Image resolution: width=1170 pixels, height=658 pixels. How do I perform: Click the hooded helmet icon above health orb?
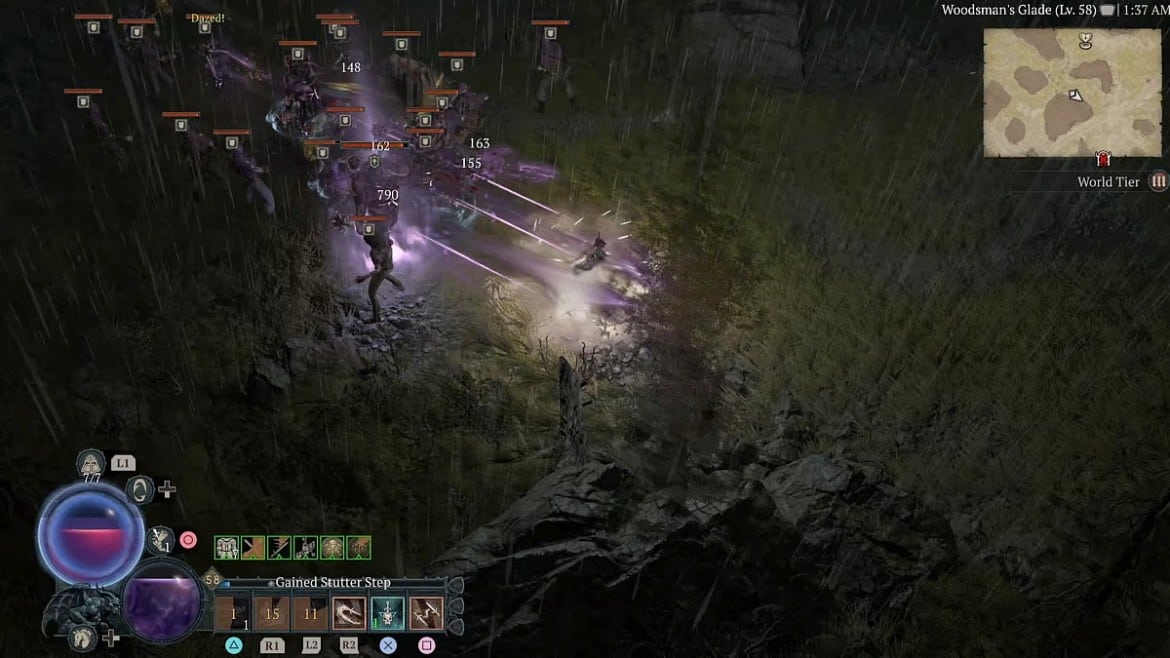tap(91, 463)
